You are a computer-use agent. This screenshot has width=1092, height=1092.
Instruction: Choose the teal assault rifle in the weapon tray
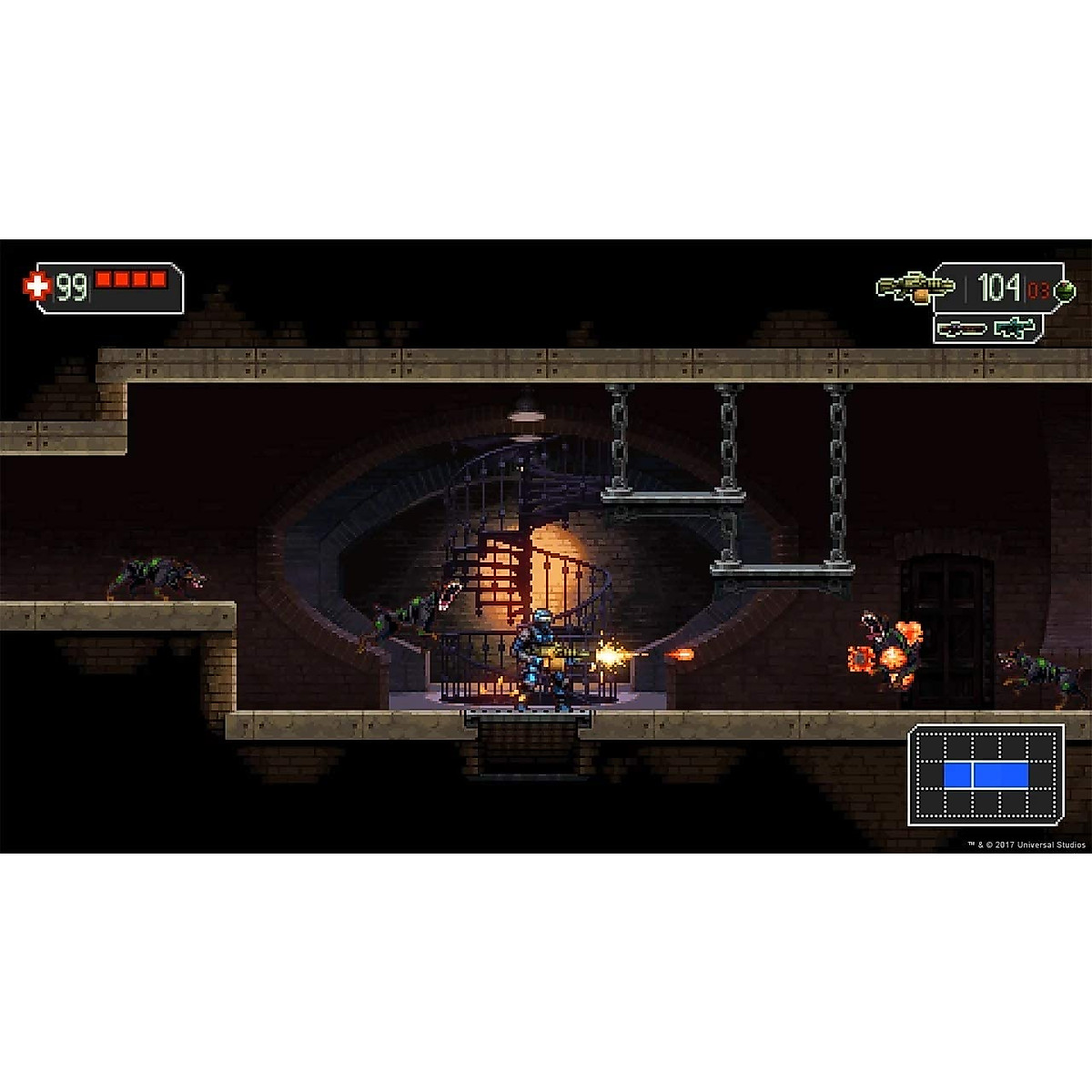1015,328
